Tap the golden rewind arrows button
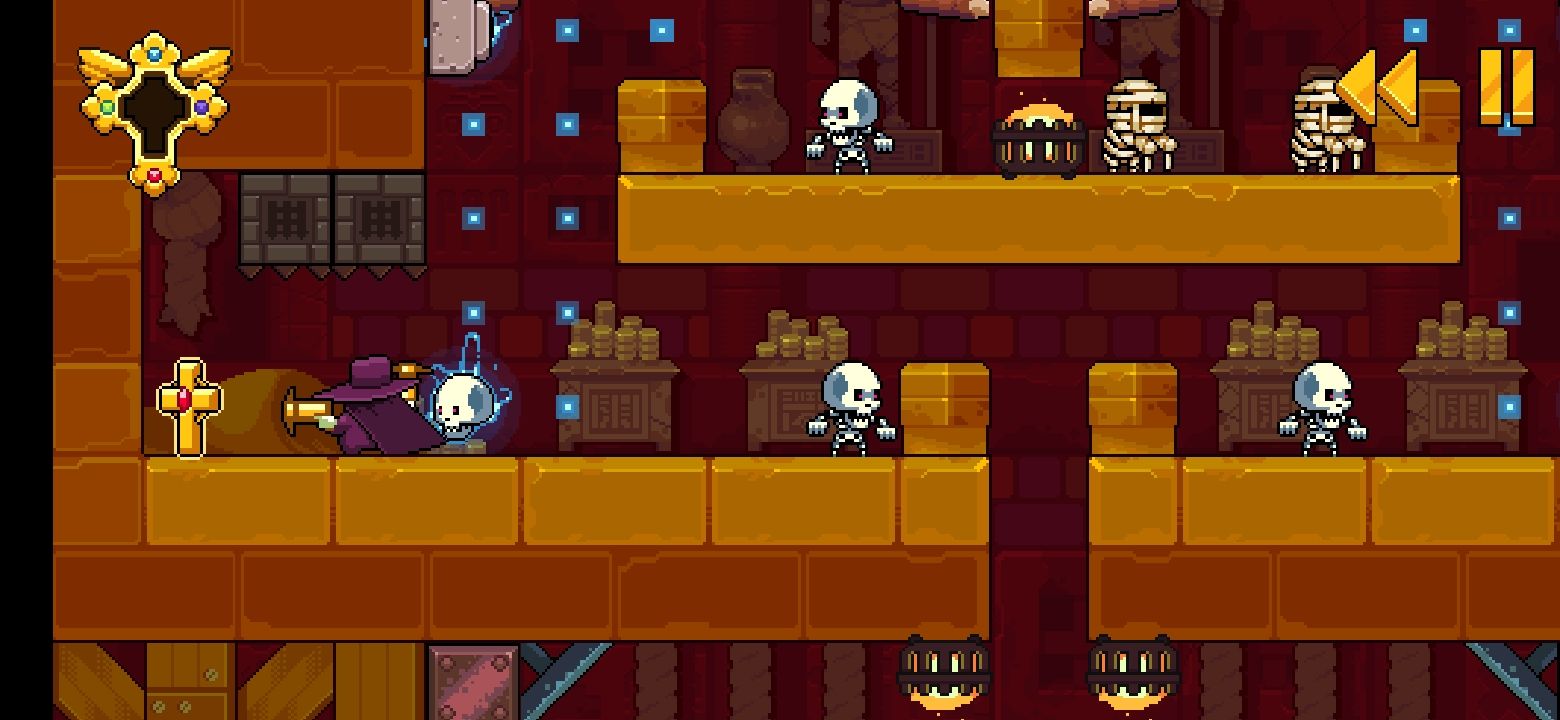The width and height of the screenshot is (1560, 720). tap(1377, 86)
